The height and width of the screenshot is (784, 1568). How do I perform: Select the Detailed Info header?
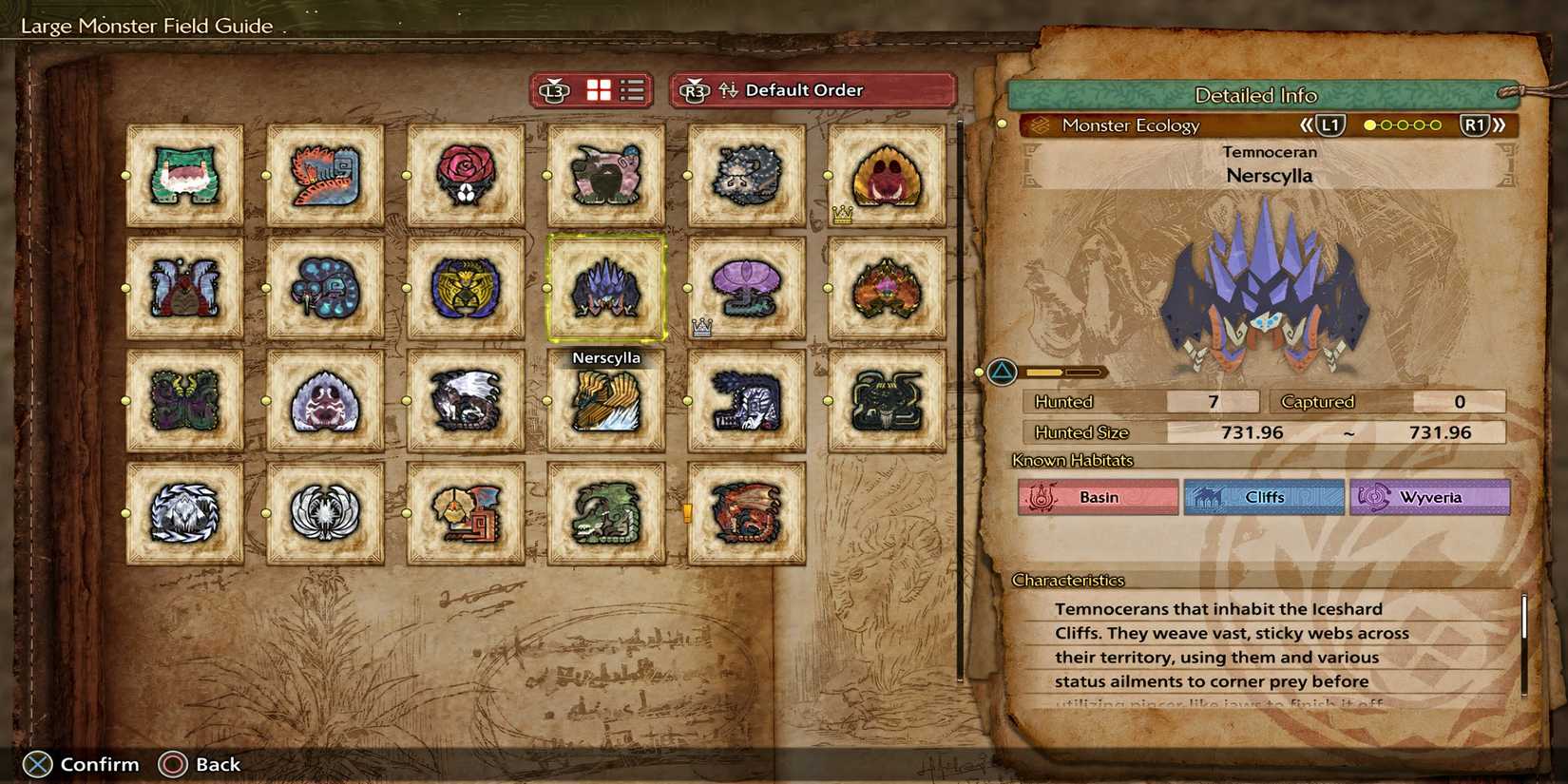[1256, 95]
